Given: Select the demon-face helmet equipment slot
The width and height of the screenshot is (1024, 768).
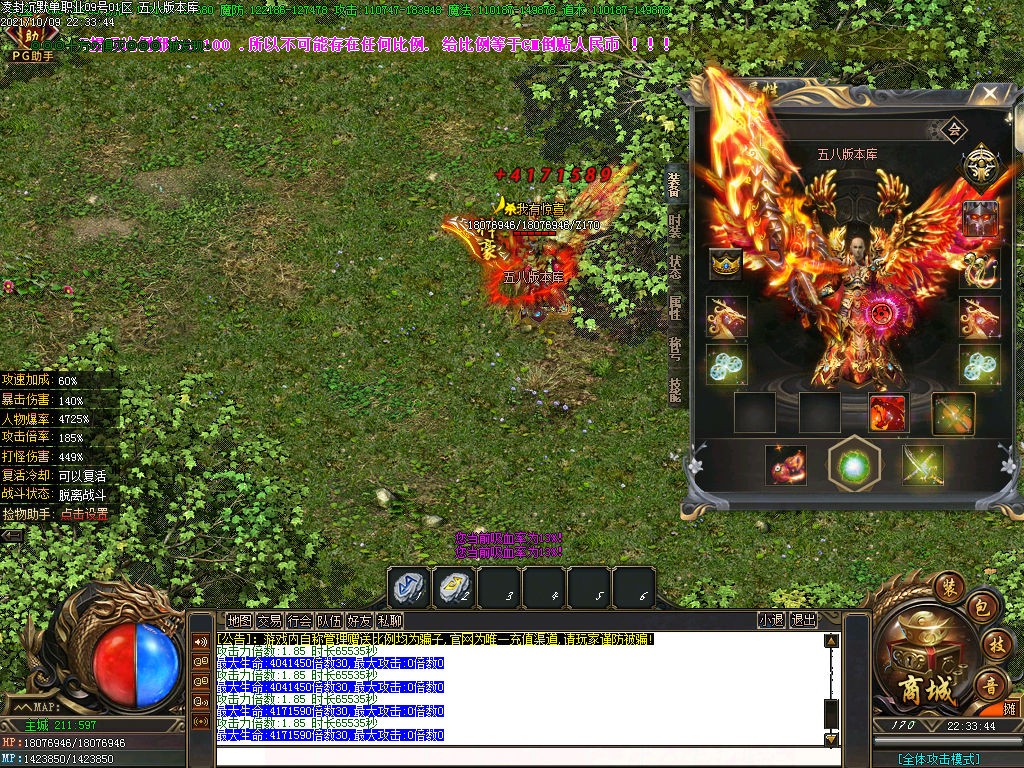Looking at the screenshot, I should (979, 218).
